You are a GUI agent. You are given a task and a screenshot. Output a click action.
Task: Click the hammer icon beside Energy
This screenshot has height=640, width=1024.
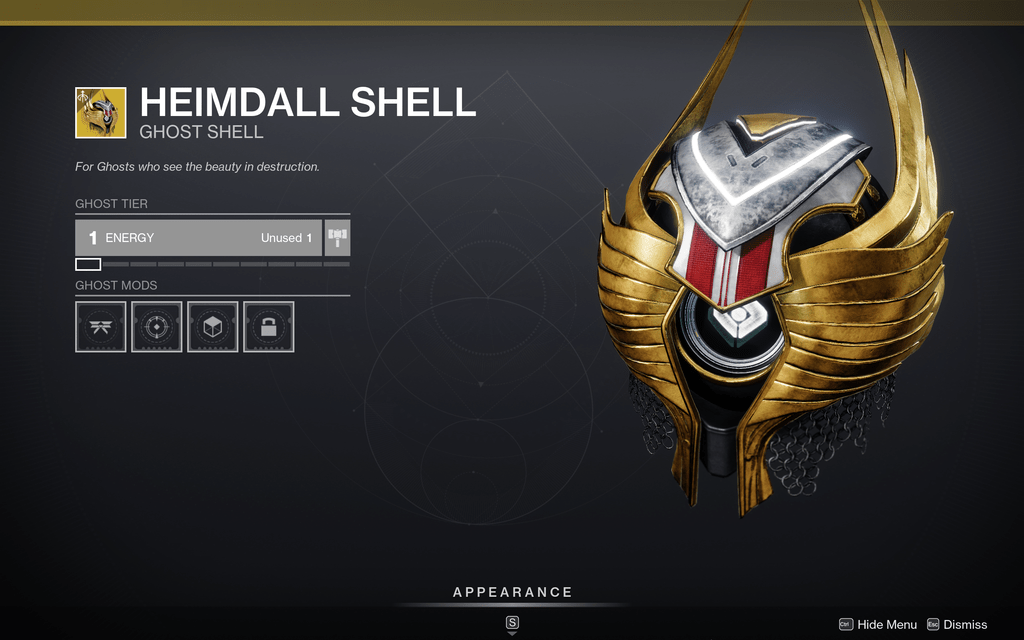click(337, 238)
